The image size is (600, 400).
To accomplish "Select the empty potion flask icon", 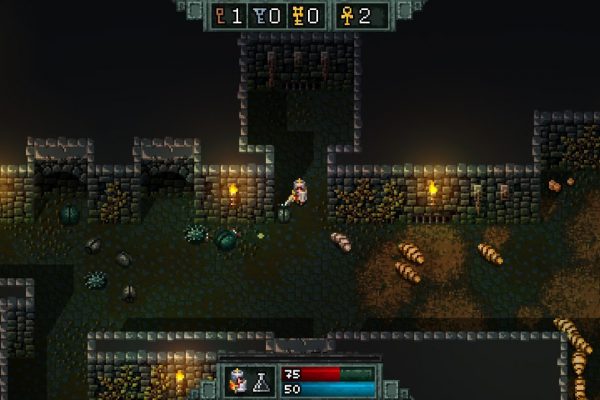I will [x=262, y=381].
